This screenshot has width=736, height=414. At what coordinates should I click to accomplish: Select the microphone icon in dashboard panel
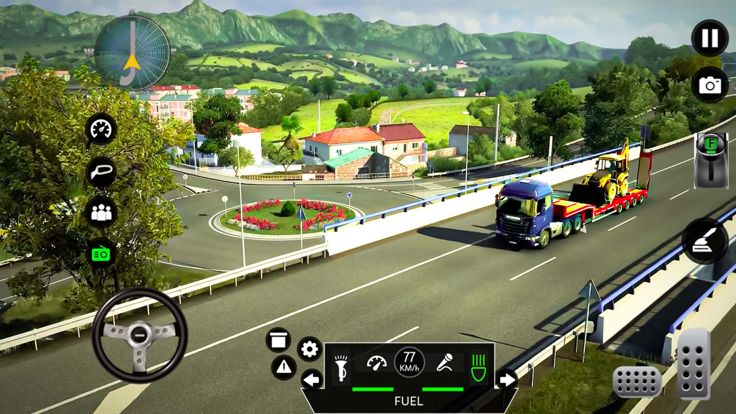point(444,362)
